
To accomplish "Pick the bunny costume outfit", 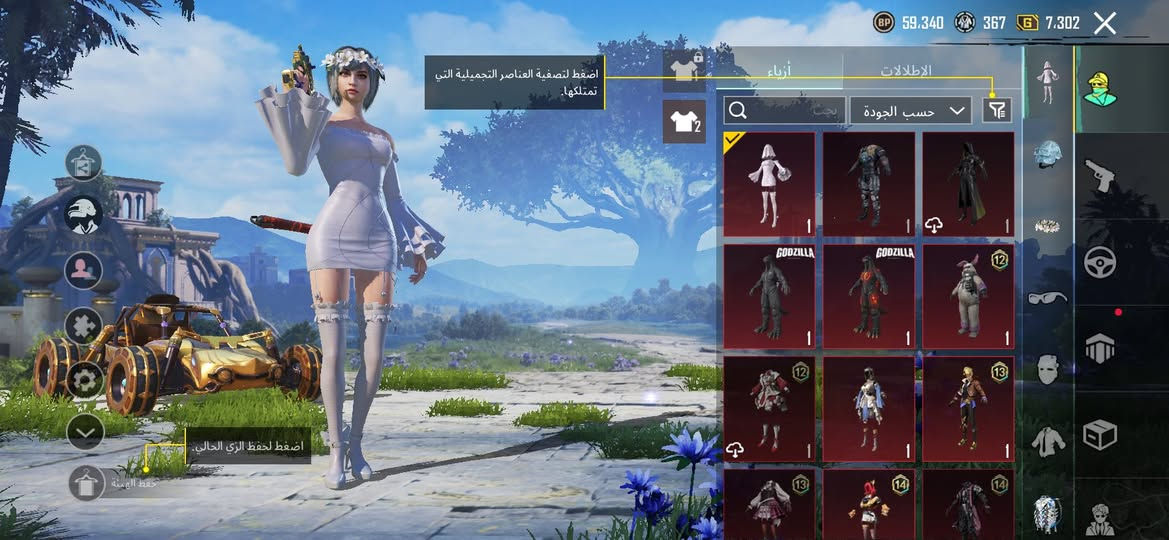I will (967, 296).
